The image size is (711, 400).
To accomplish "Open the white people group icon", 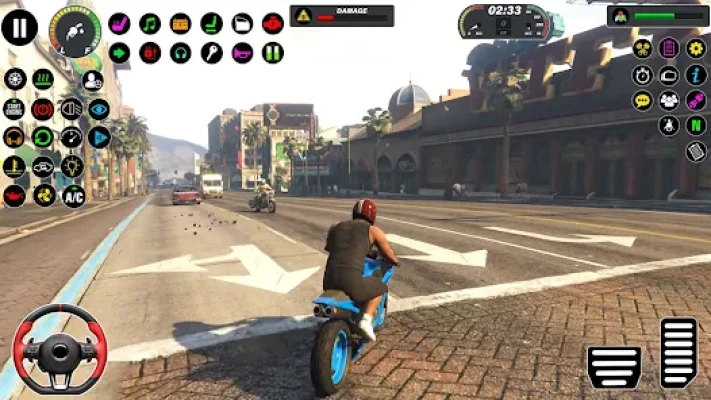I will [x=669, y=101].
